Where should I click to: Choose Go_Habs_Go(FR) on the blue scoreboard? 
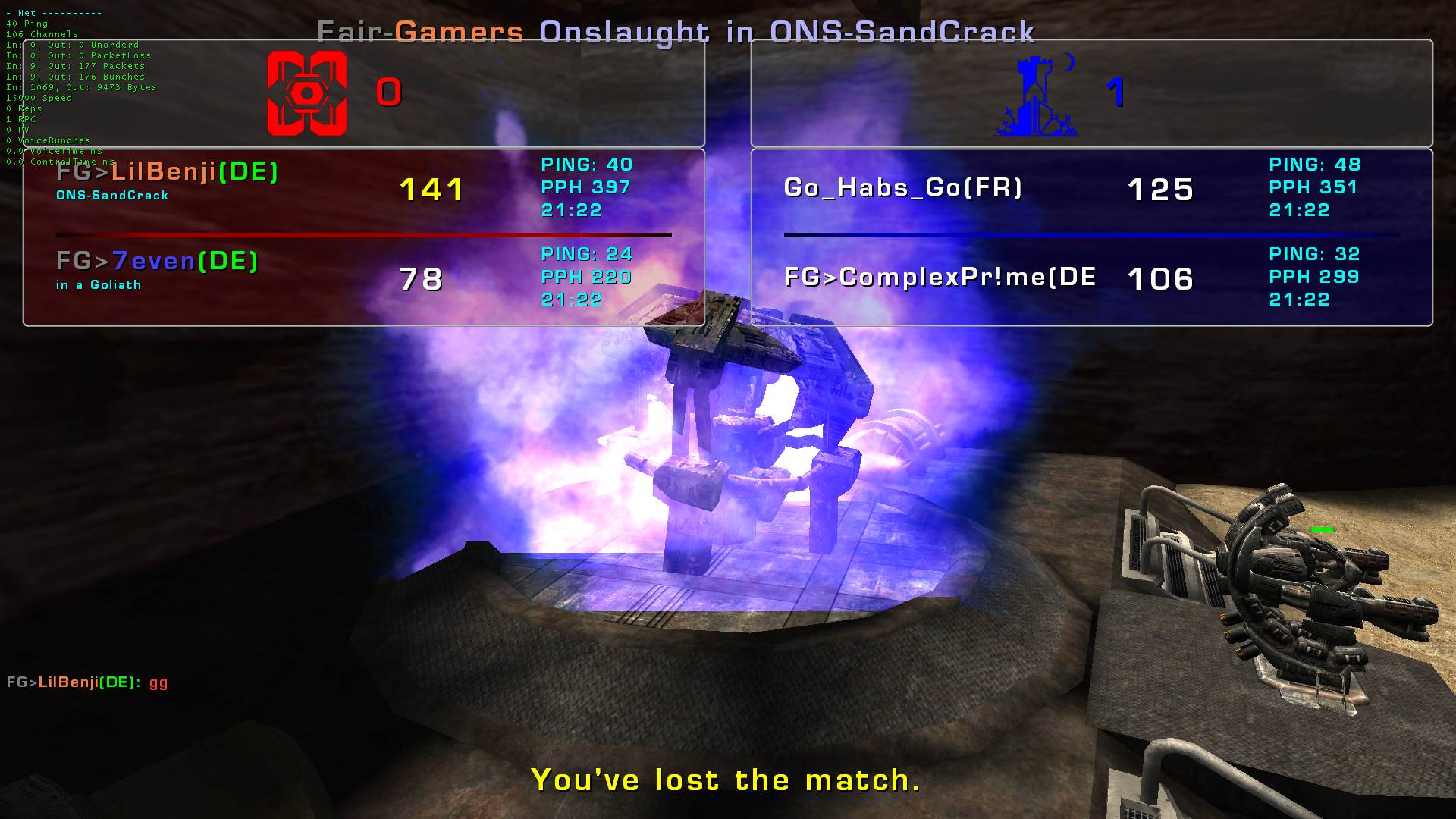coord(902,187)
